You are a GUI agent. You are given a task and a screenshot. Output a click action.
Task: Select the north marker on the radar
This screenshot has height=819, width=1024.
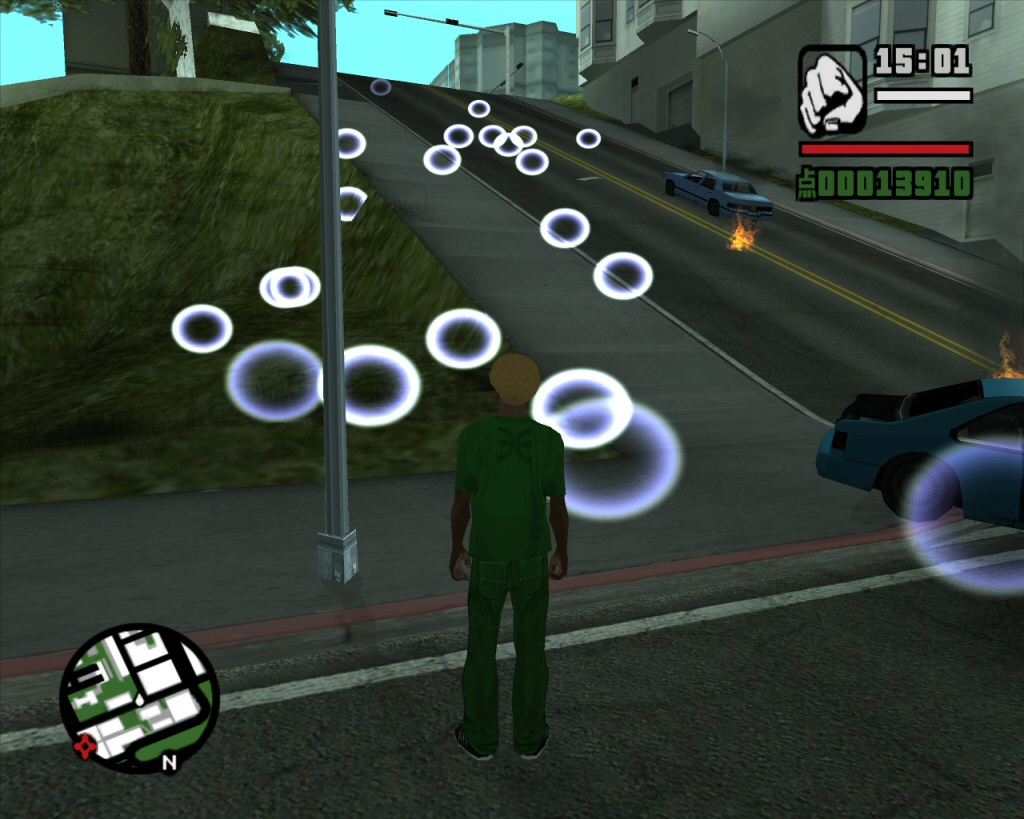[169, 763]
